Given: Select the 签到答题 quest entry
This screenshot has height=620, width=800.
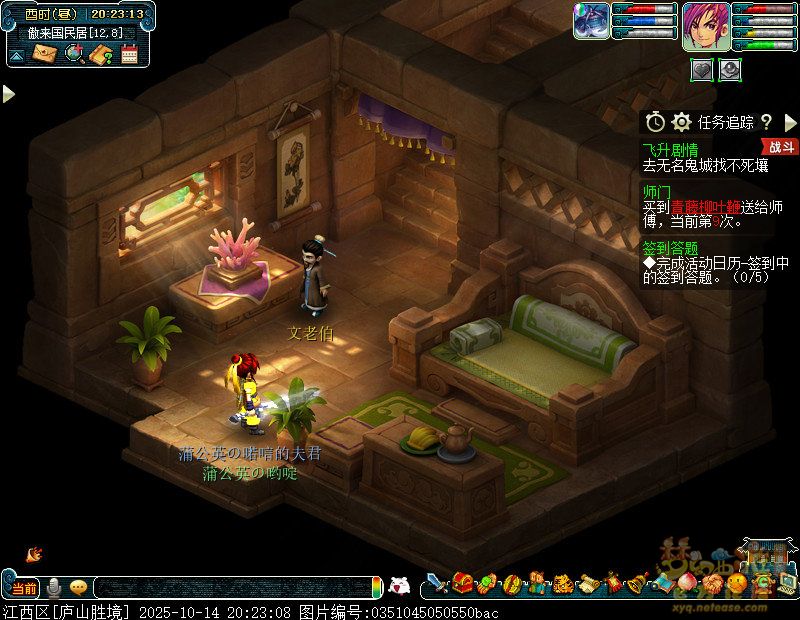Looking at the screenshot, I should coord(669,247).
